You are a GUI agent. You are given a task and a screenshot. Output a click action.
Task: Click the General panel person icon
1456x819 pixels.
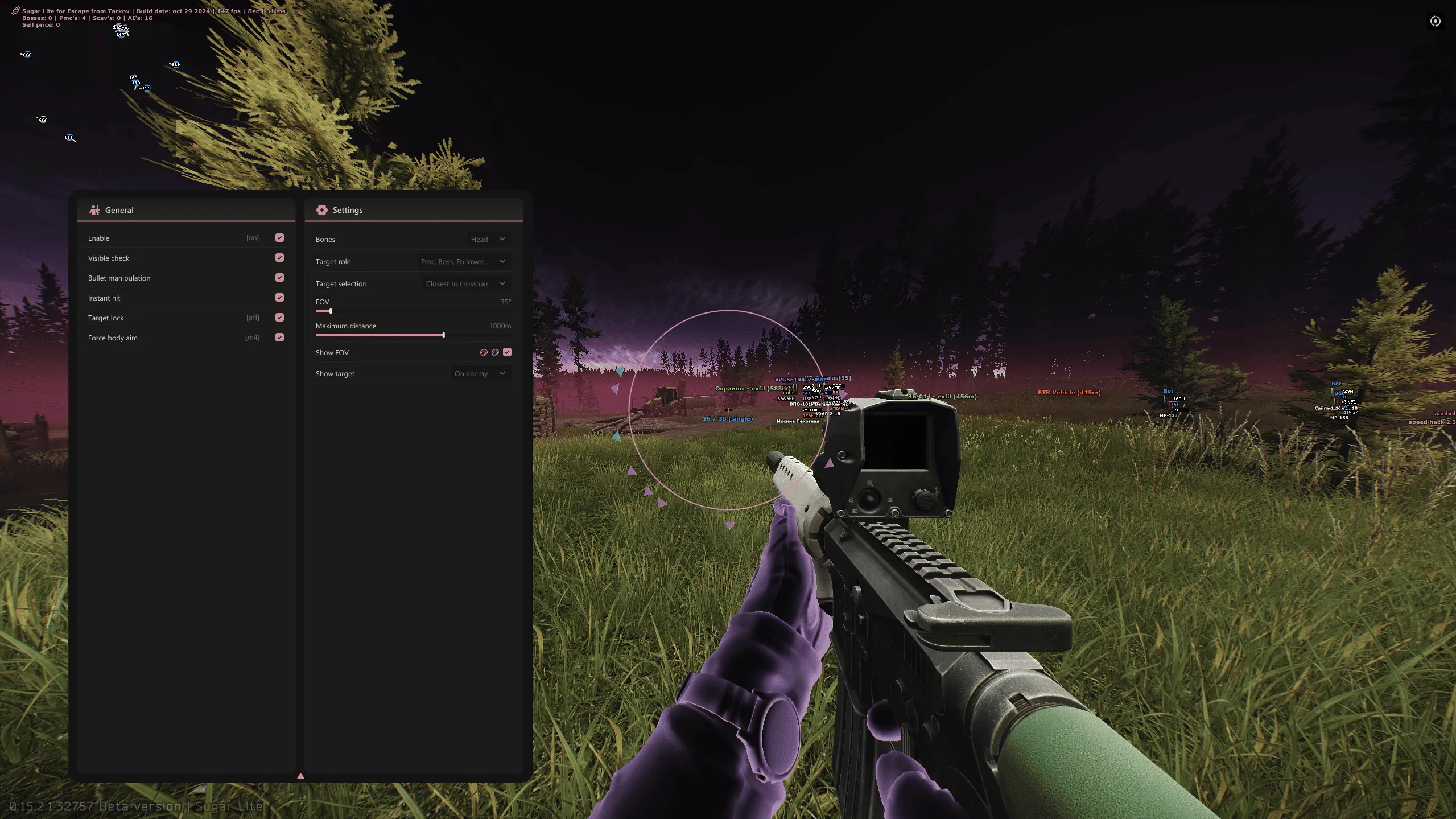tap(95, 209)
